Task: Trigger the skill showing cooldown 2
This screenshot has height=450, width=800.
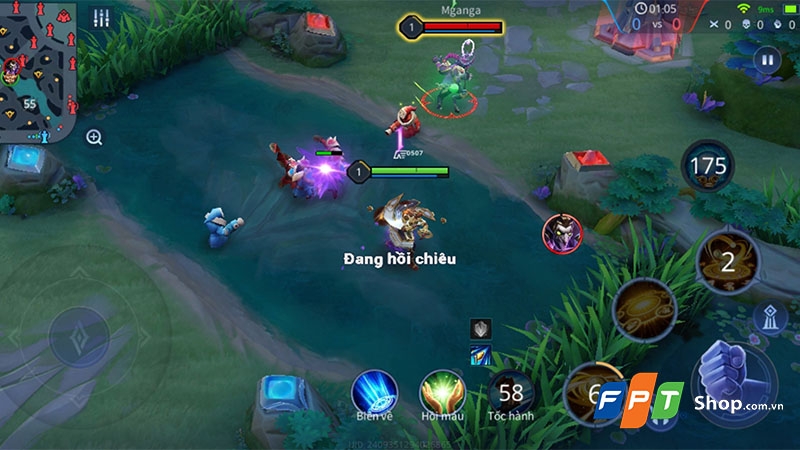Action: coord(727,262)
